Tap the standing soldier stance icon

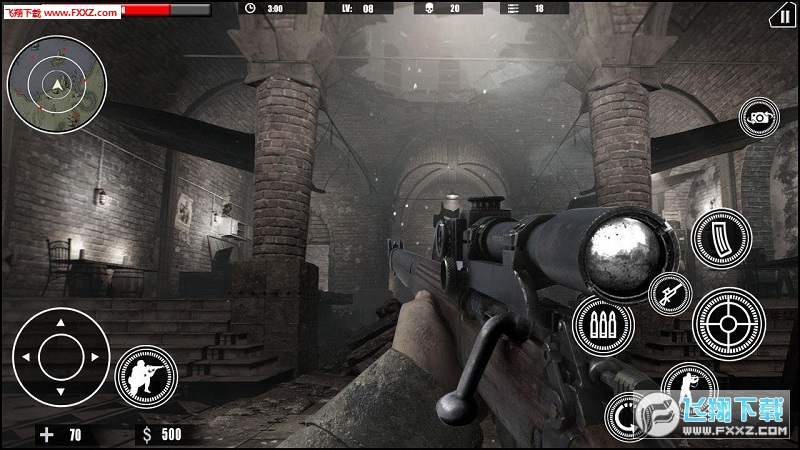pos(689,384)
